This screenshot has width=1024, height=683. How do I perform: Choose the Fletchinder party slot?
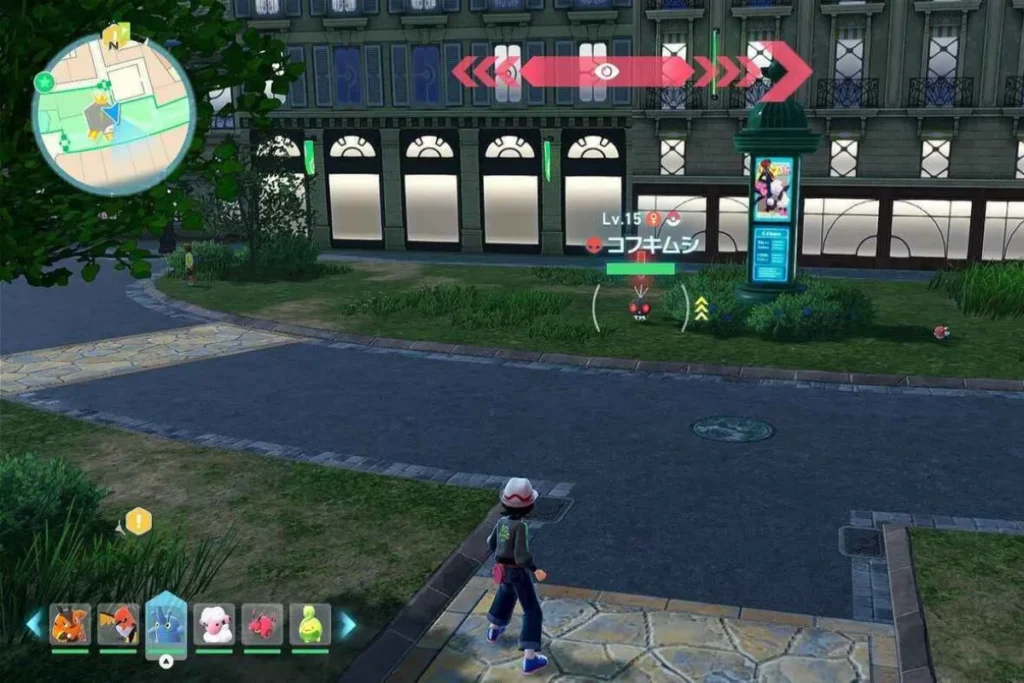[x=118, y=625]
